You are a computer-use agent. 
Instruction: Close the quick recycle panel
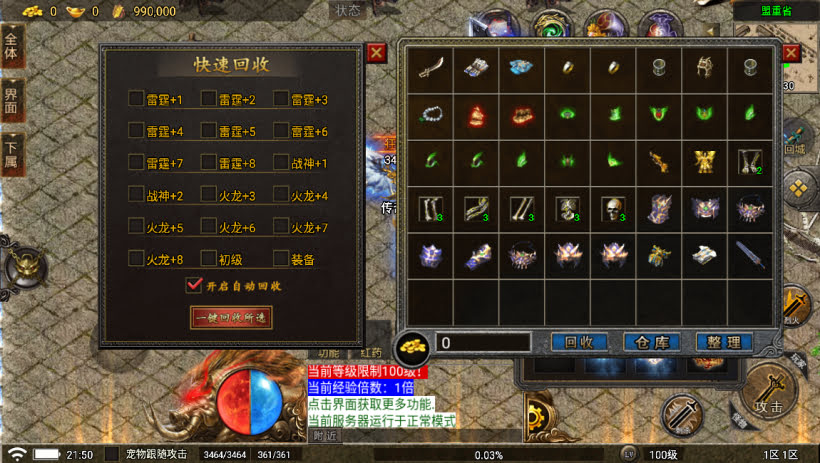[376, 53]
